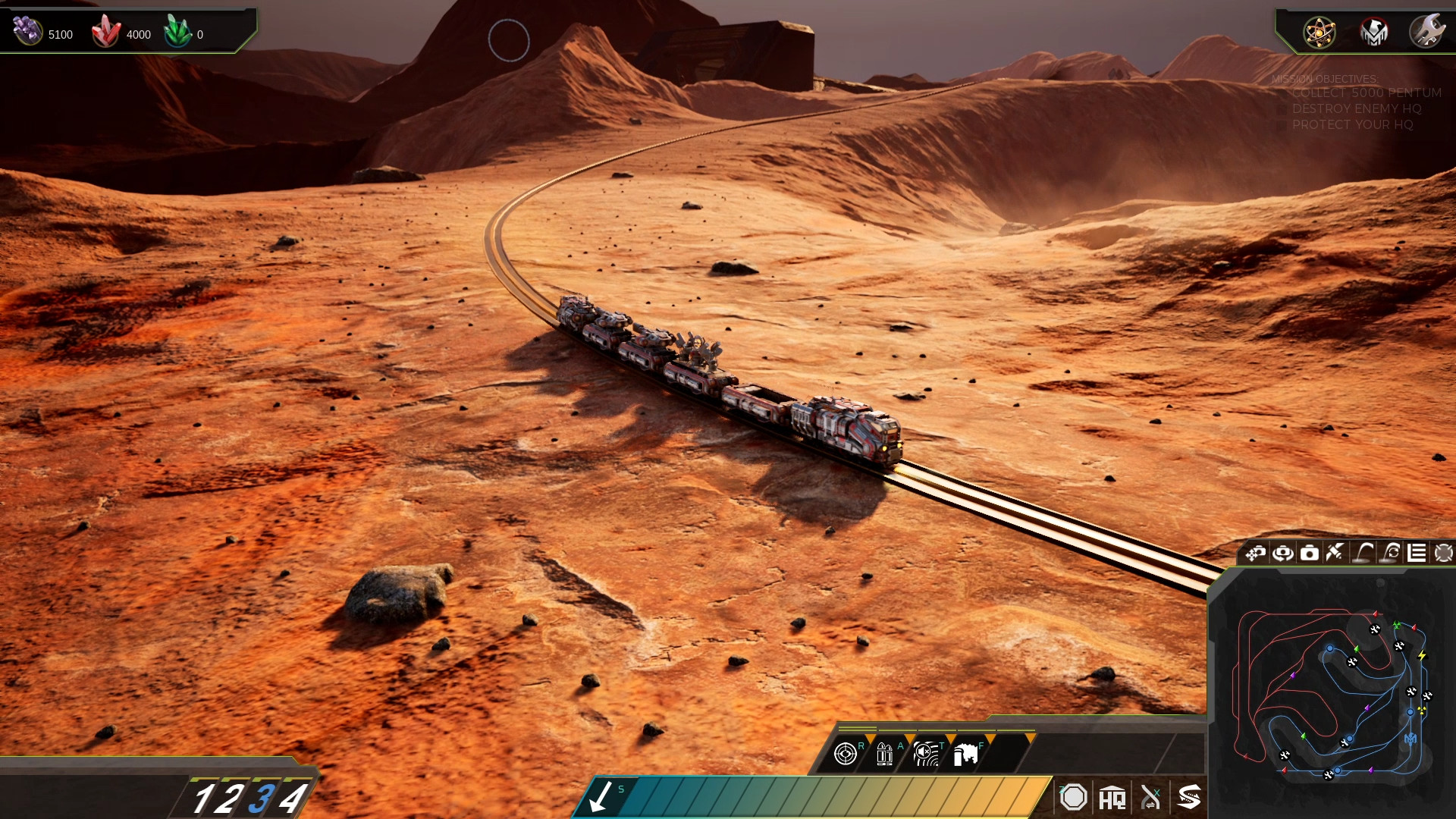The image size is (1456, 819).
Task: Activate the bullets ammo ability
Action: tap(884, 753)
